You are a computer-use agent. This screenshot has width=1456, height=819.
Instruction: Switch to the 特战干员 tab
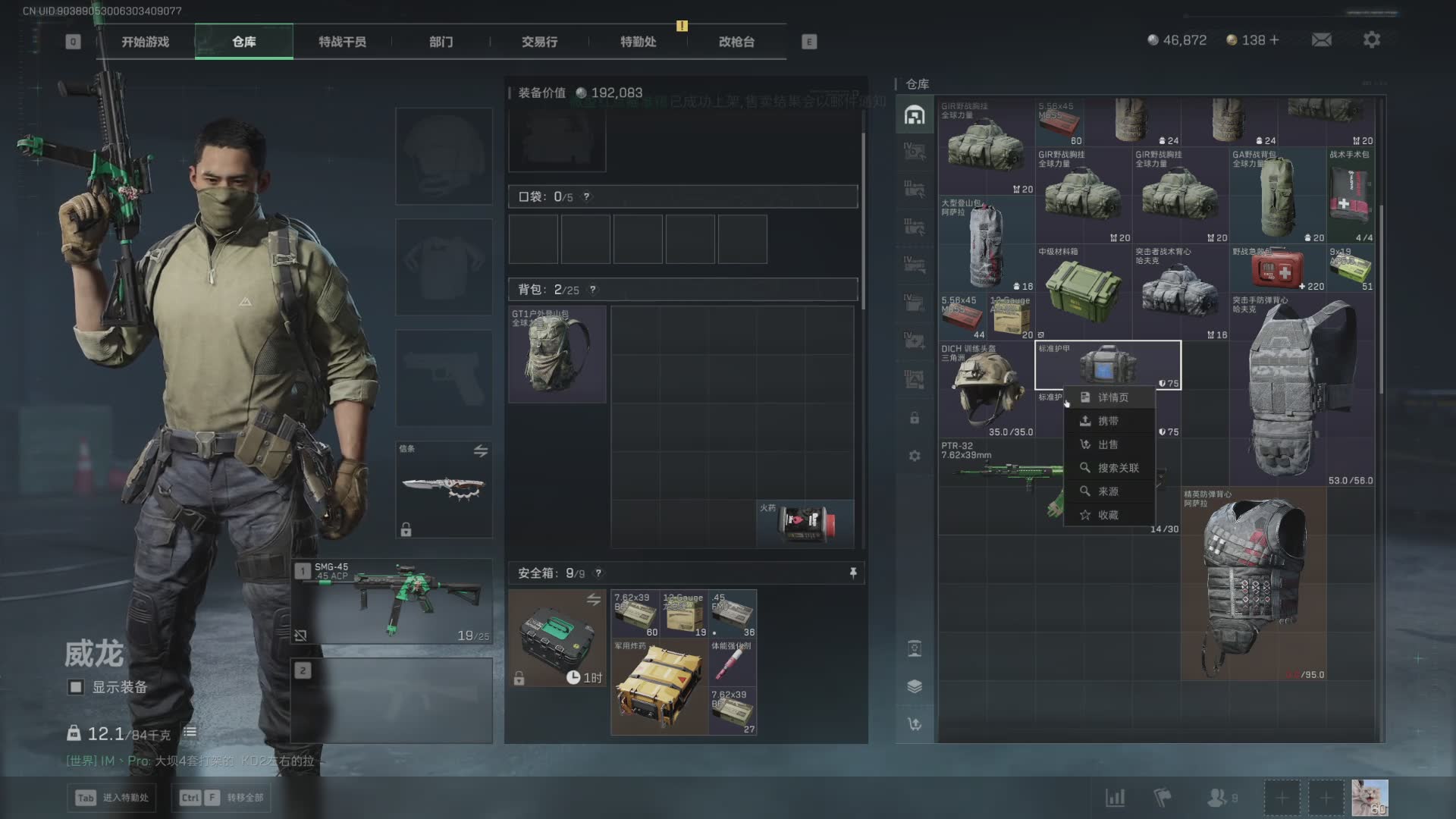(342, 42)
